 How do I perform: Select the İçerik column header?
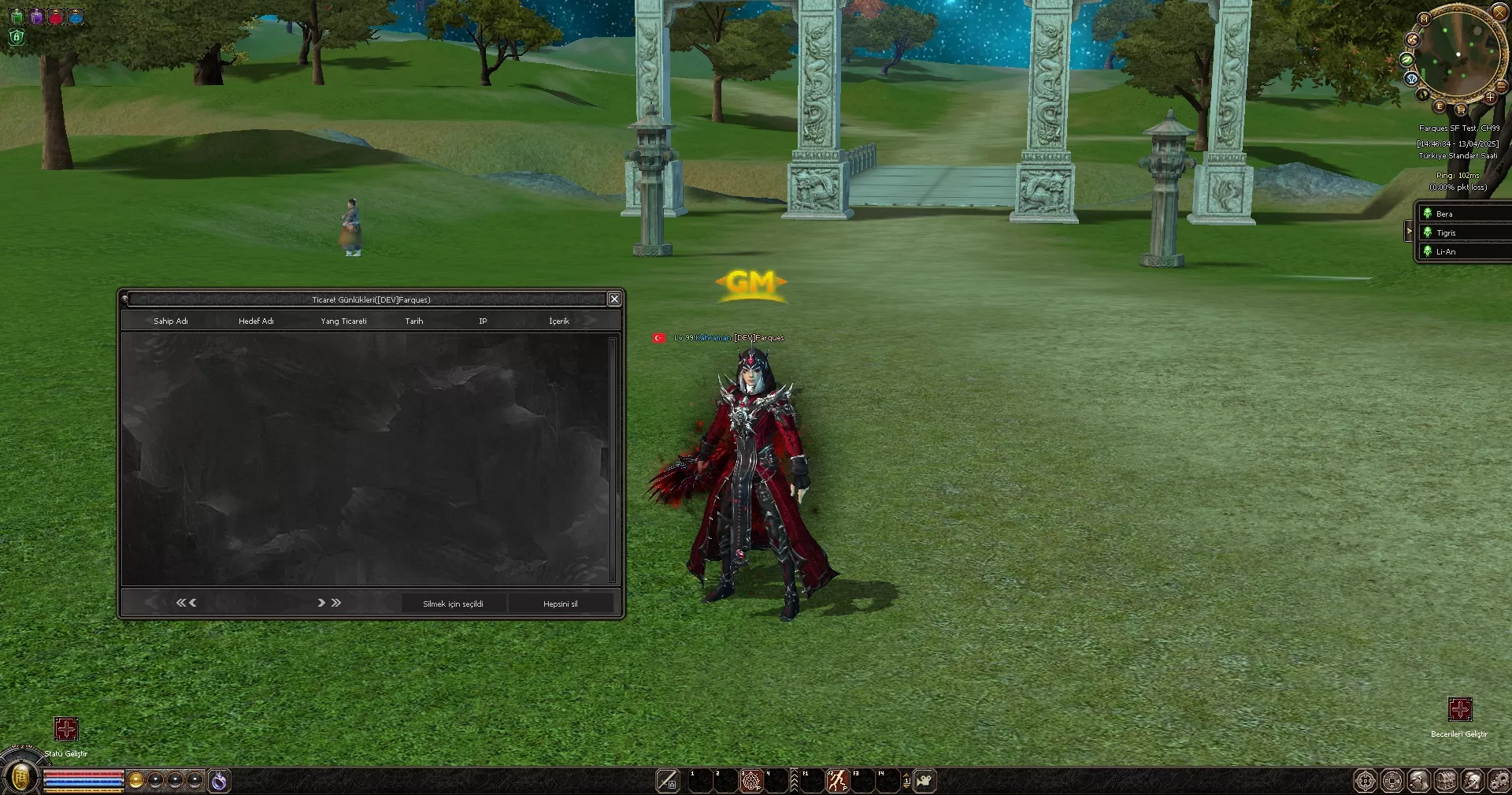coord(558,321)
